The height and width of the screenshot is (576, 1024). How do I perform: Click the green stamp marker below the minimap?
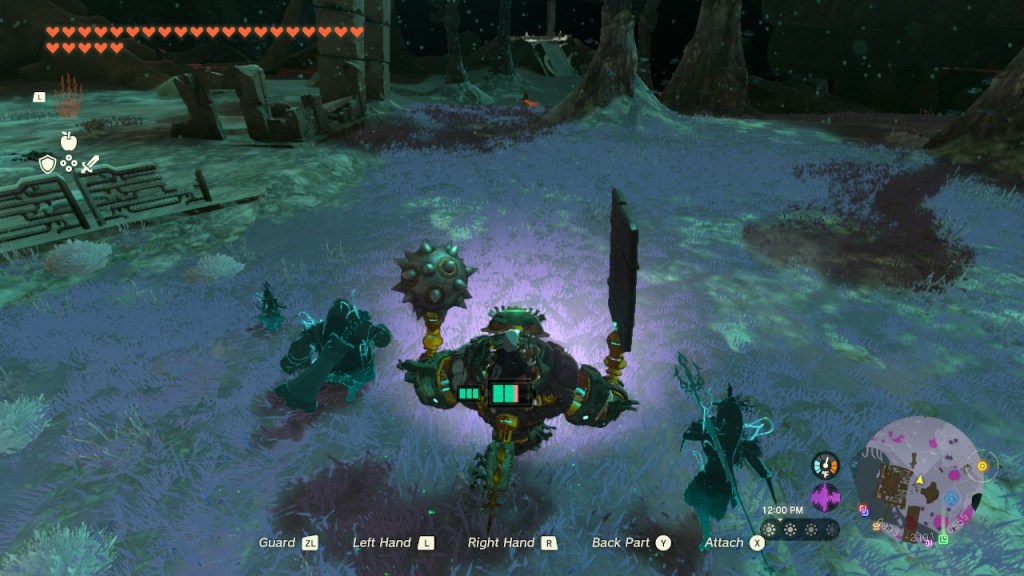(943, 538)
